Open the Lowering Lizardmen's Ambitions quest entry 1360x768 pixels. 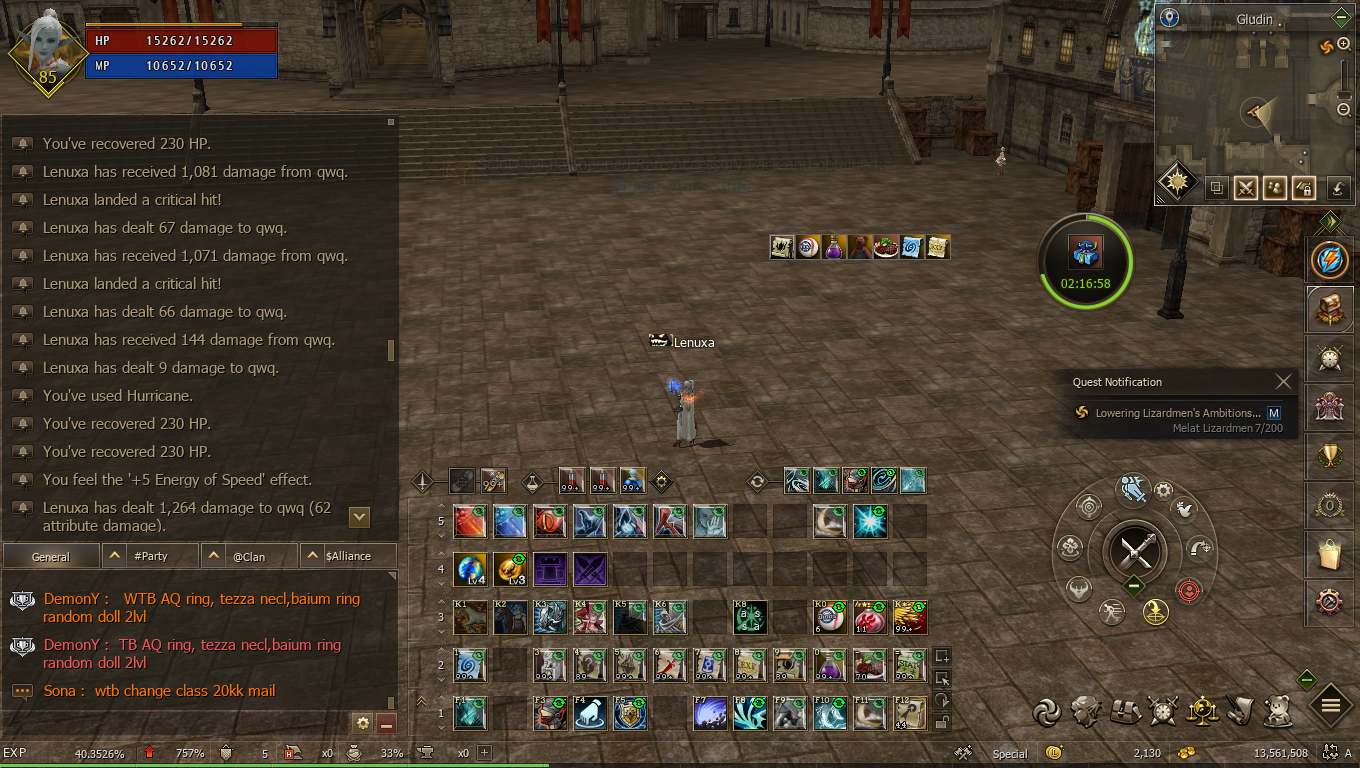click(x=1176, y=413)
